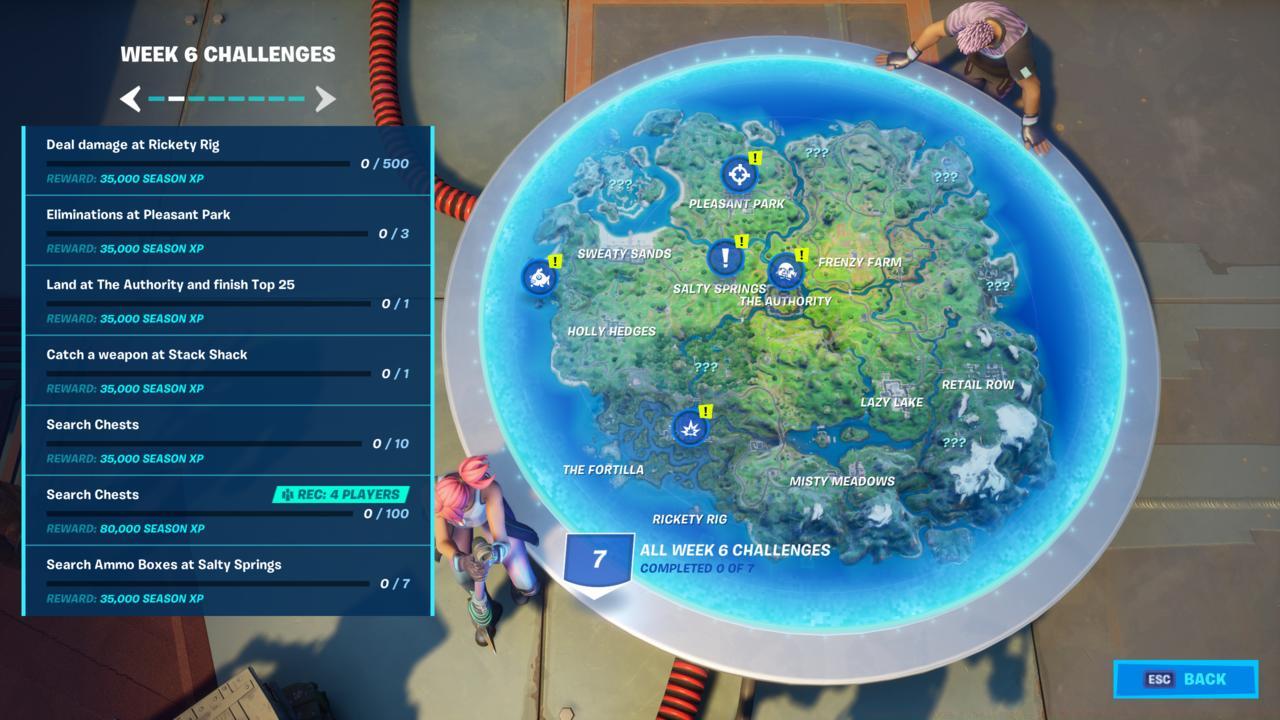Click the ??? marker above Frenzy Farm
Image resolution: width=1280 pixels, height=720 pixels.
pyautogui.click(x=816, y=152)
